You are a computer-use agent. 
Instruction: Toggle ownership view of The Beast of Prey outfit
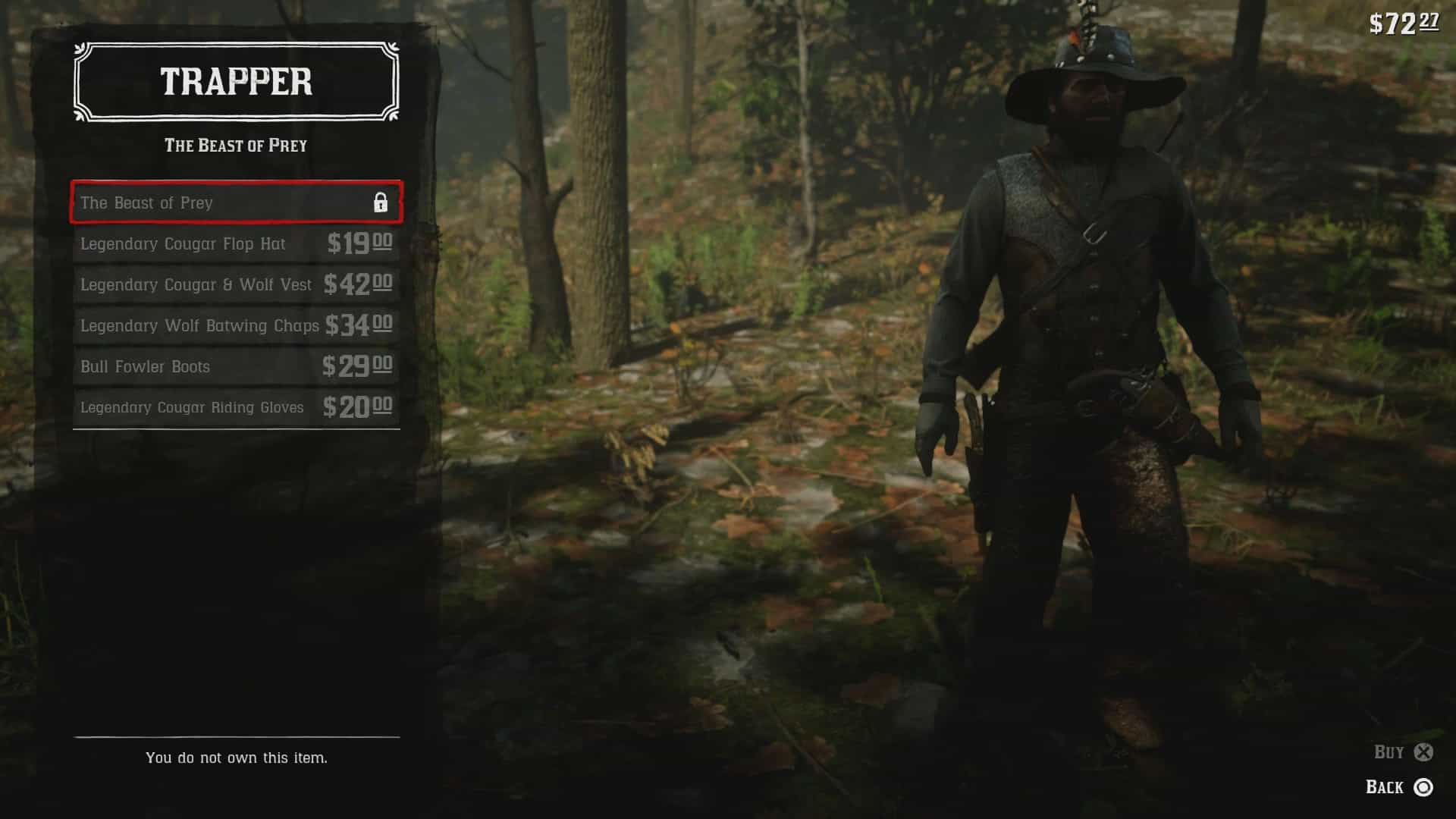tap(235, 203)
